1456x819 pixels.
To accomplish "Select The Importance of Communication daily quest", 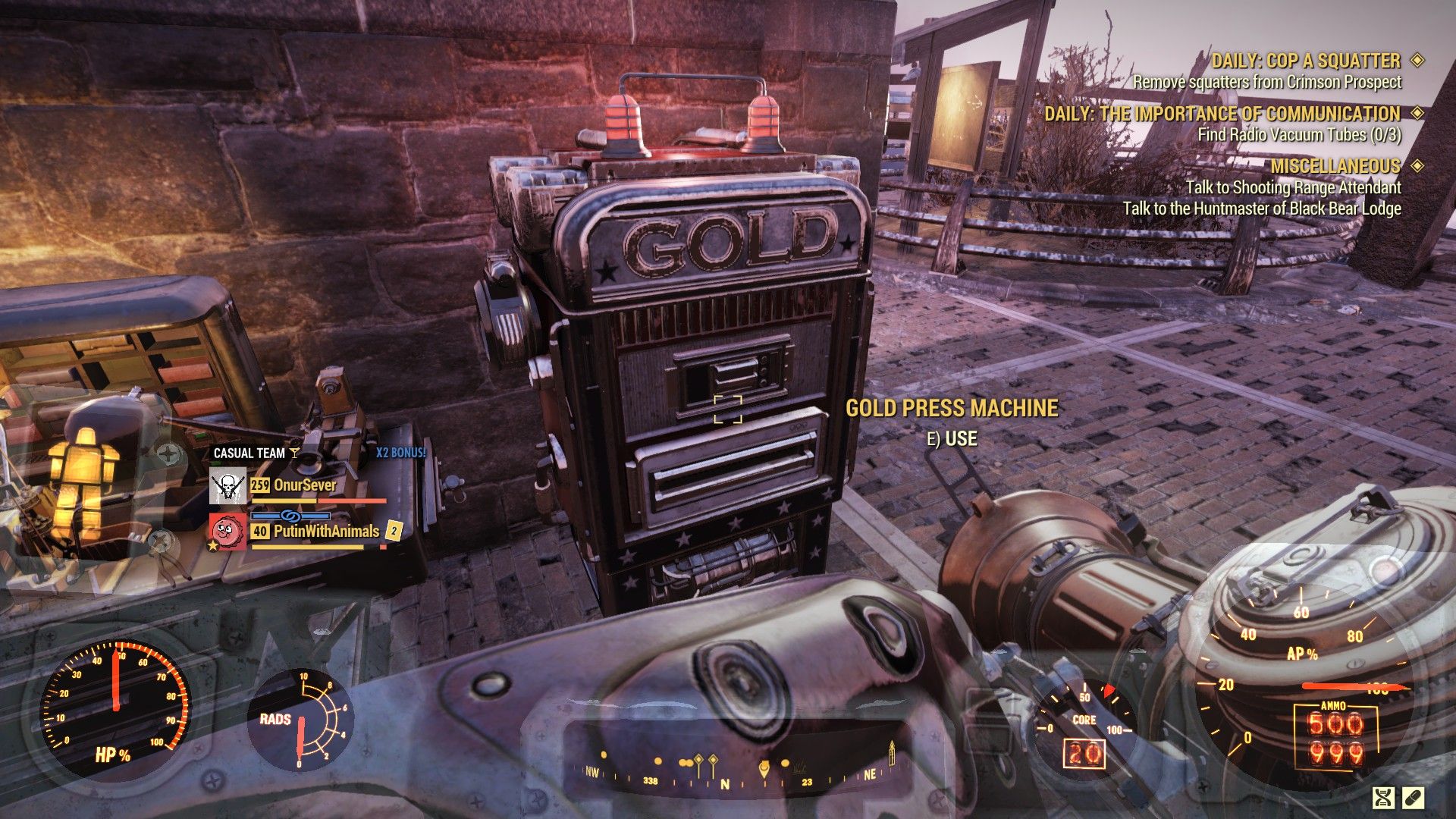I will [x=1222, y=114].
